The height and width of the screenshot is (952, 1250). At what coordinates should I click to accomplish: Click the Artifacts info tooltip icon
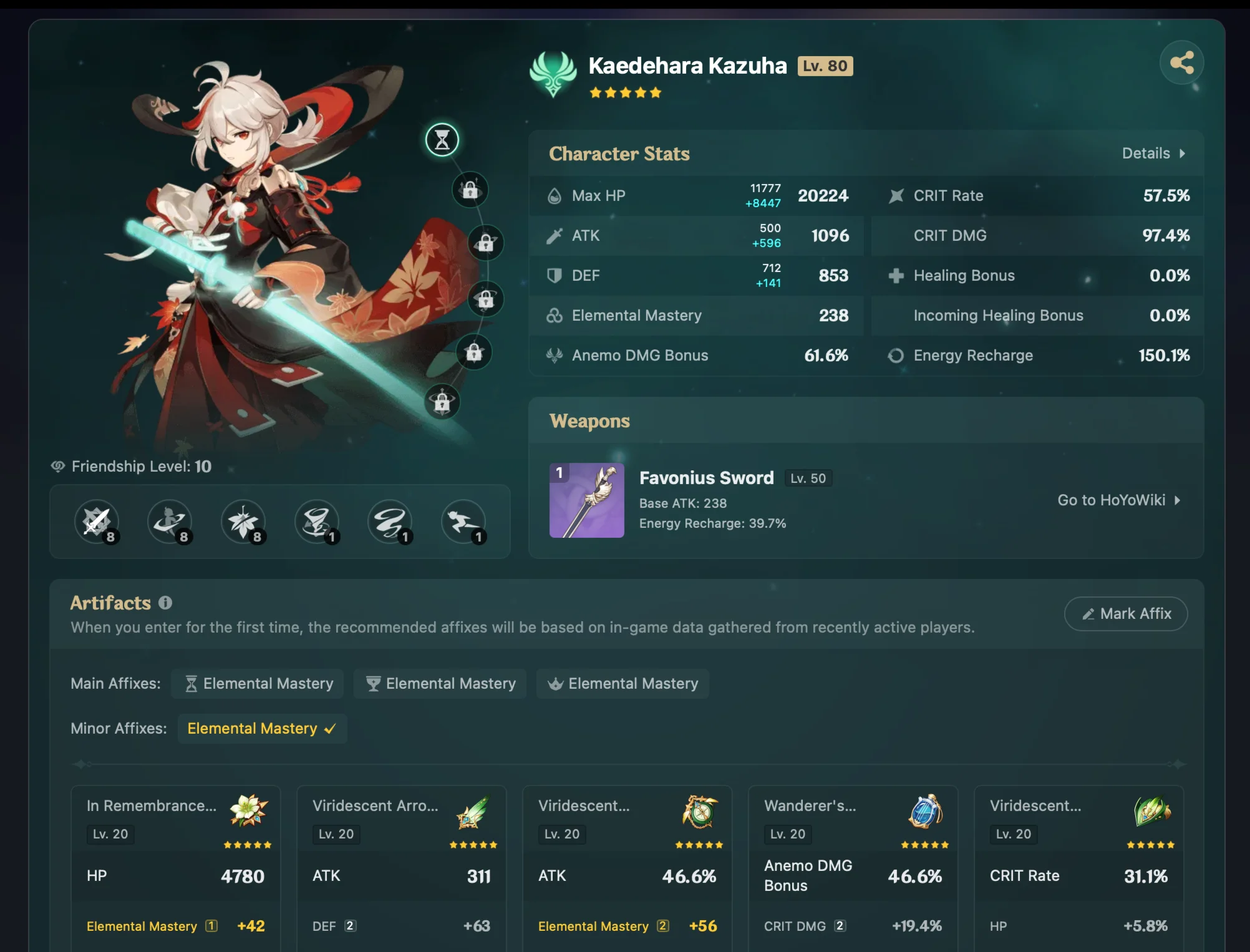165,602
